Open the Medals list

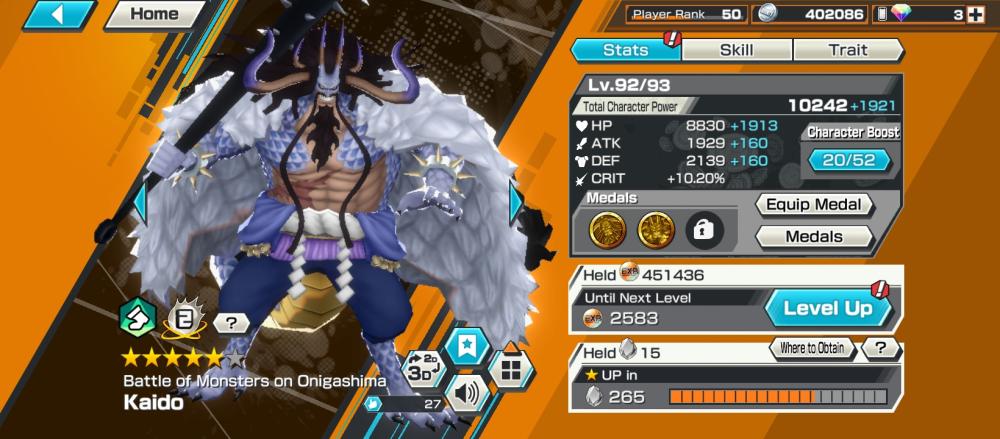click(x=814, y=237)
